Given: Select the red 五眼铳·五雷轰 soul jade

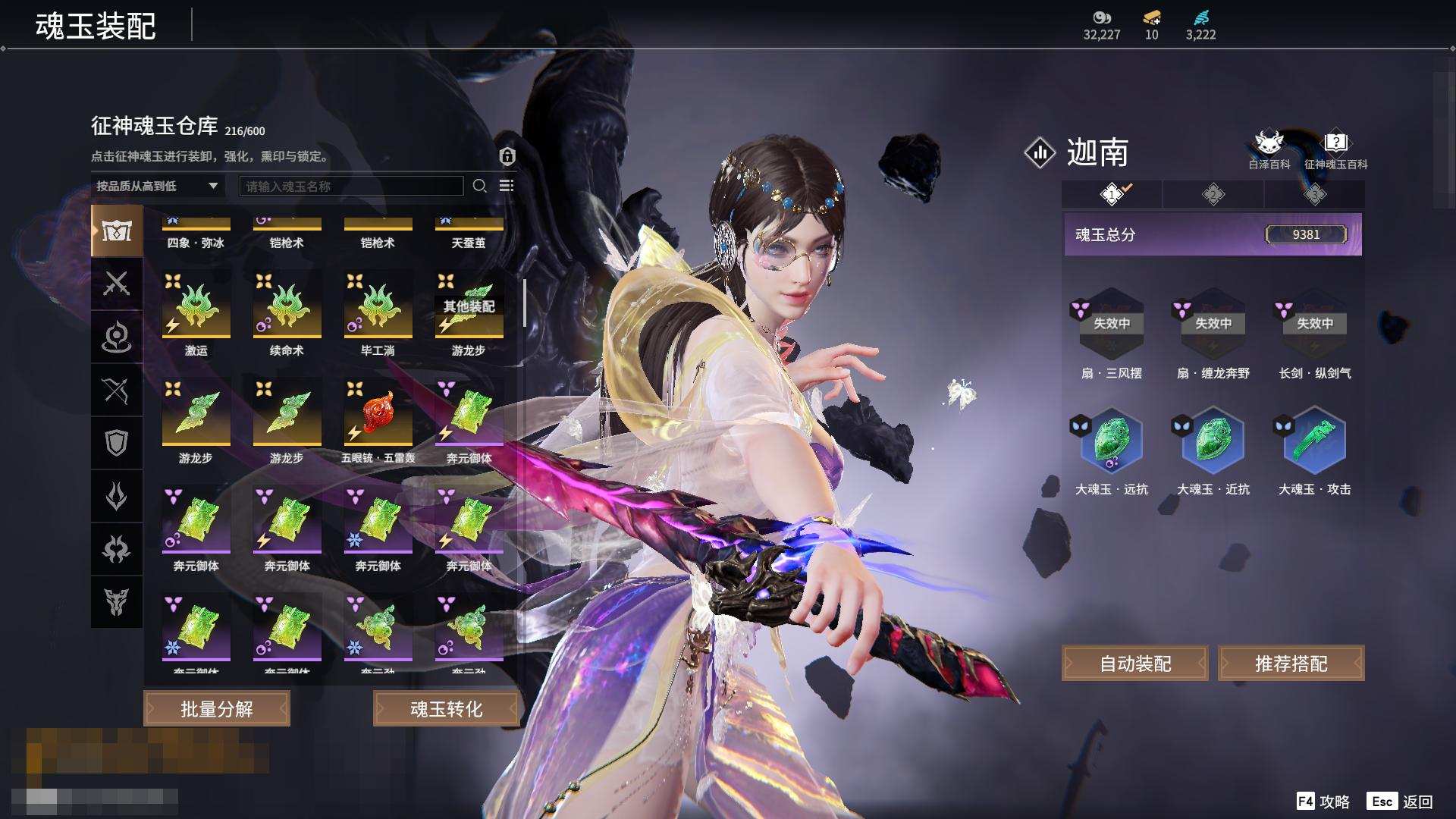Looking at the screenshot, I should pyautogui.click(x=378, y=413).
